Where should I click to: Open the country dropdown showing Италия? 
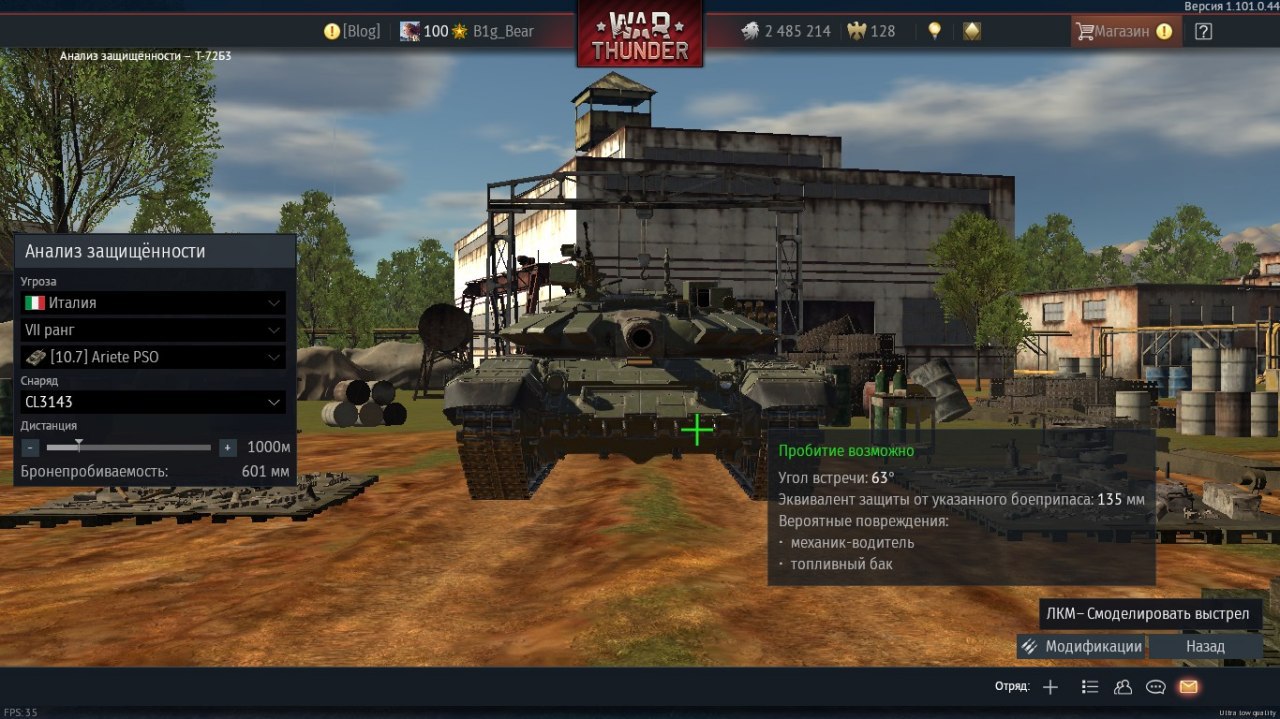(153, 303)
